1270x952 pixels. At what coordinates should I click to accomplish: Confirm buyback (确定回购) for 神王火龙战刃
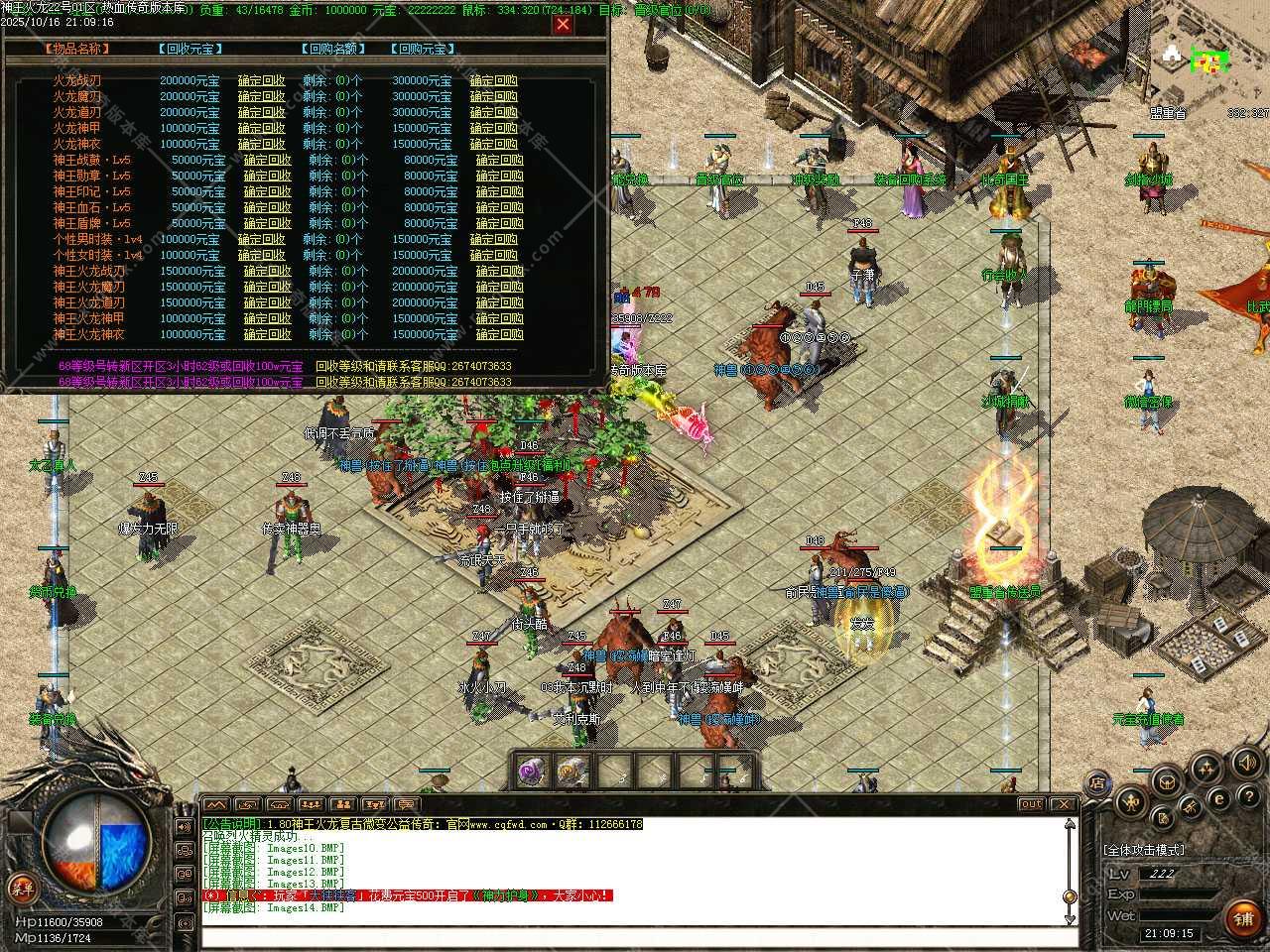click(x=499, y=271)
